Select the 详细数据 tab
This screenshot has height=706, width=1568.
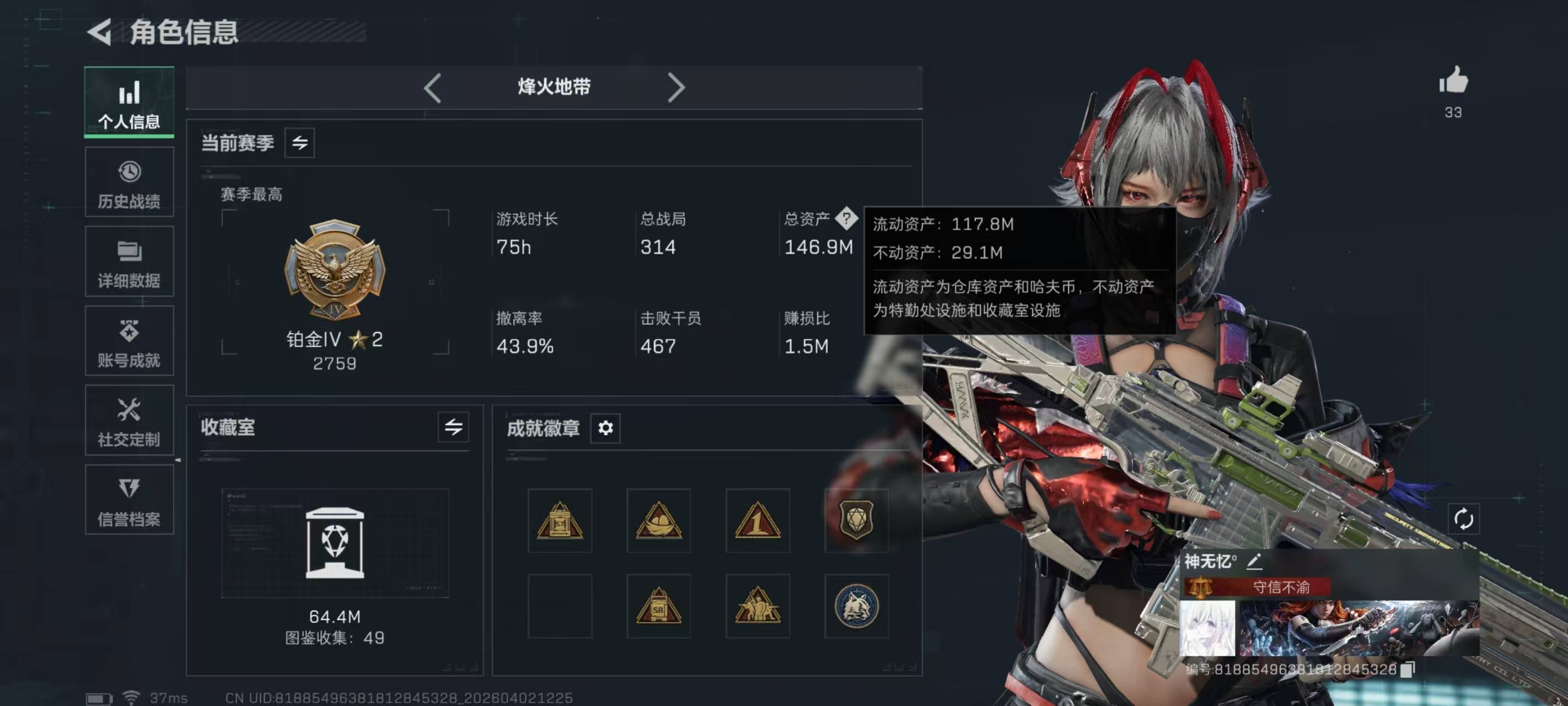pyautogui.click(x=129, y=262)
